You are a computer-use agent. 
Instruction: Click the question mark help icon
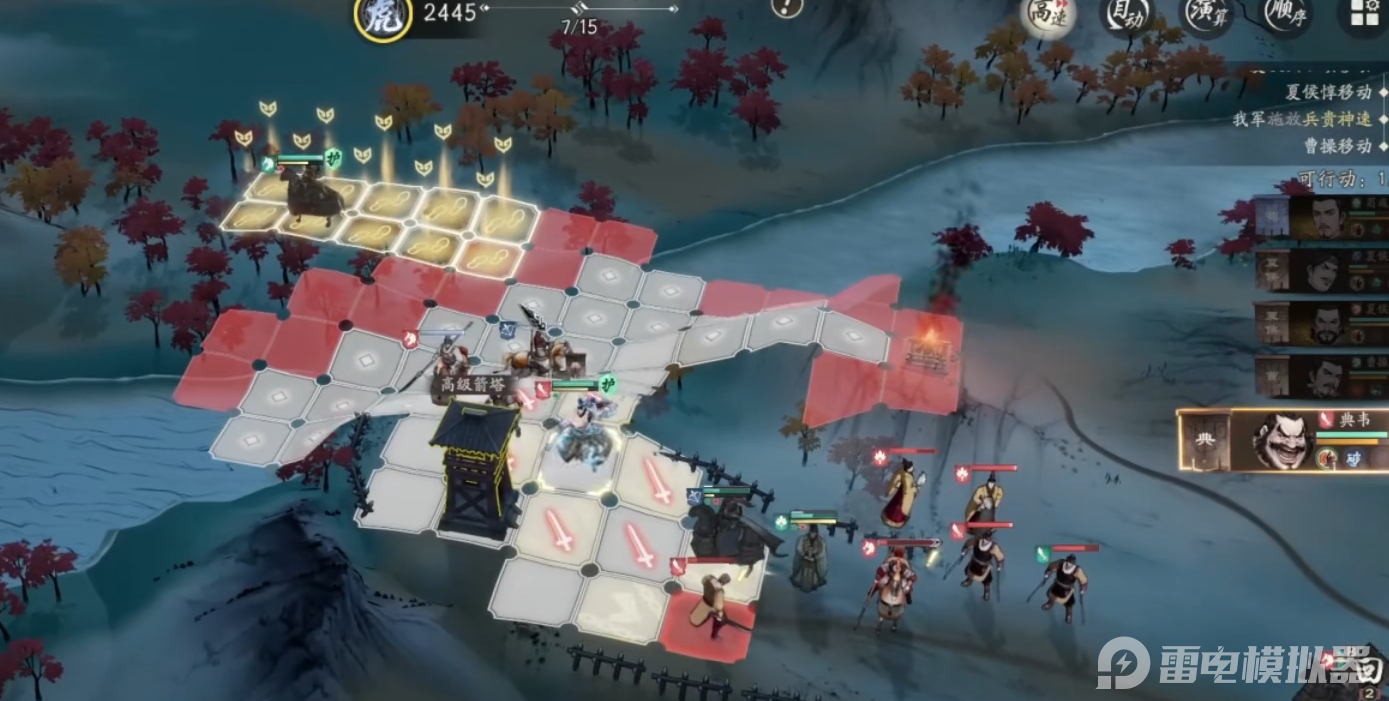(788, 7)
